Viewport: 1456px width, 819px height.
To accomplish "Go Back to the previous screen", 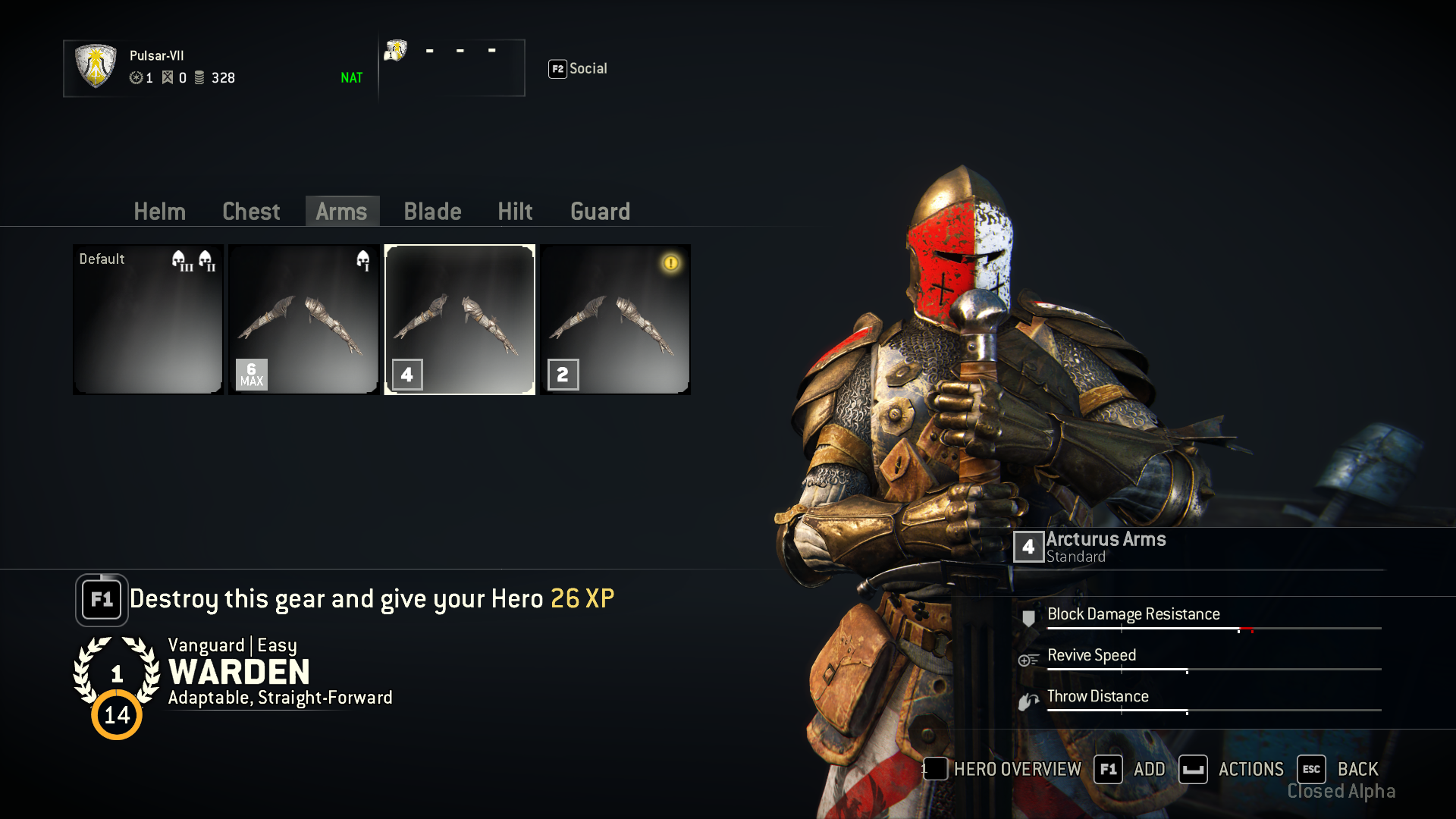I will [x=1338, y=769].
